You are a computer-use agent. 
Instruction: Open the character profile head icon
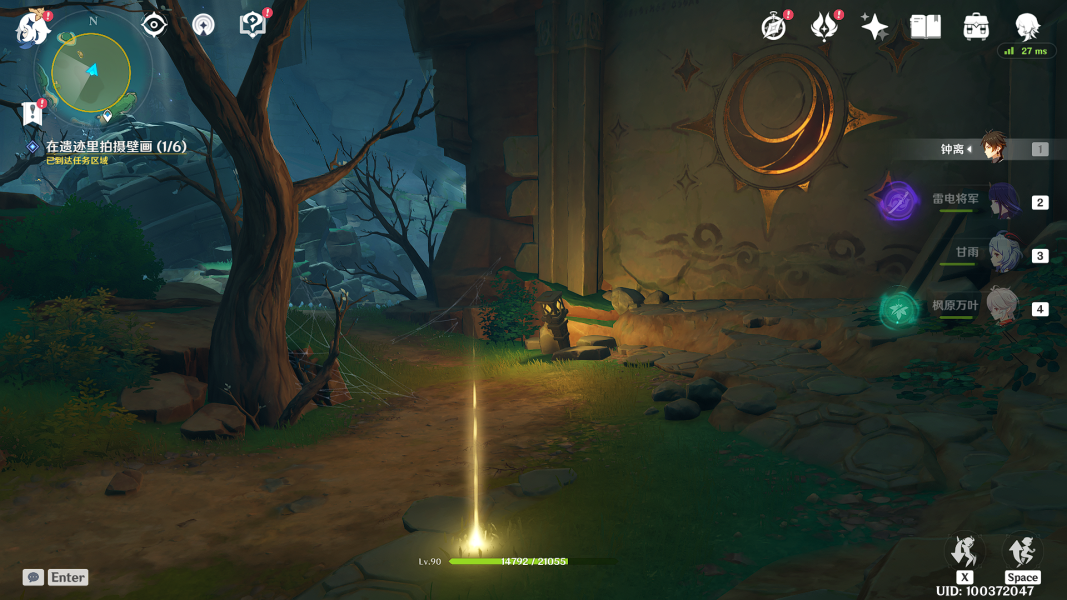click(1026, 27)
